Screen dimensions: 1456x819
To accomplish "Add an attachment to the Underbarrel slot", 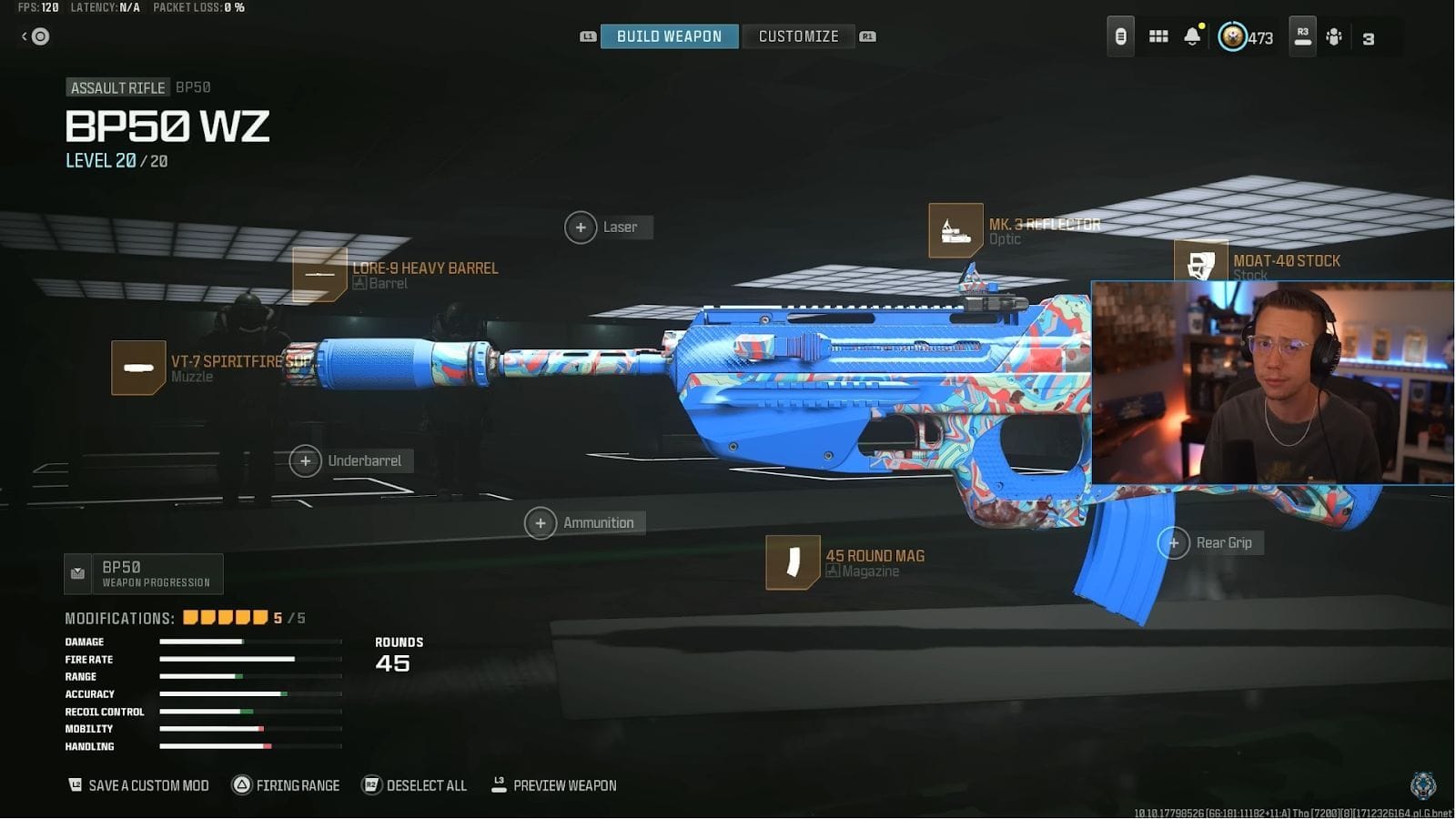I will pos(306,460).
